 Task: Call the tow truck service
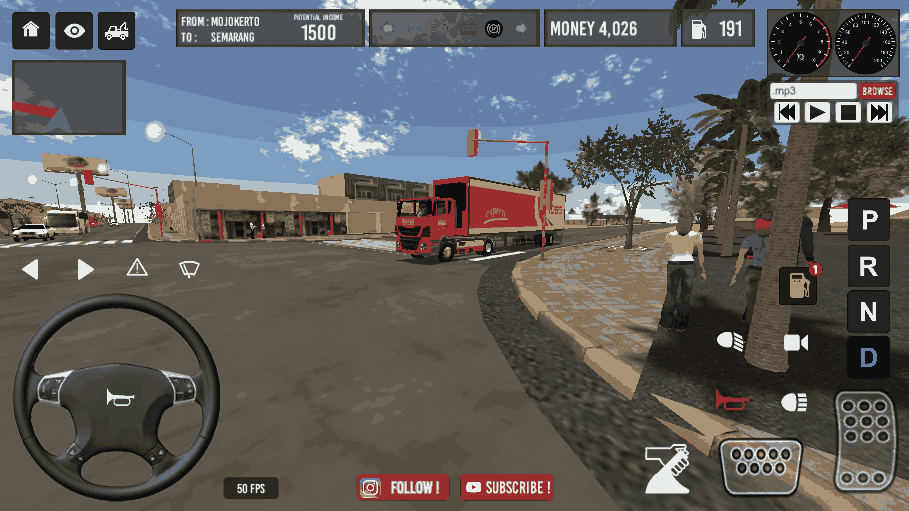click(x=117, y=30)
